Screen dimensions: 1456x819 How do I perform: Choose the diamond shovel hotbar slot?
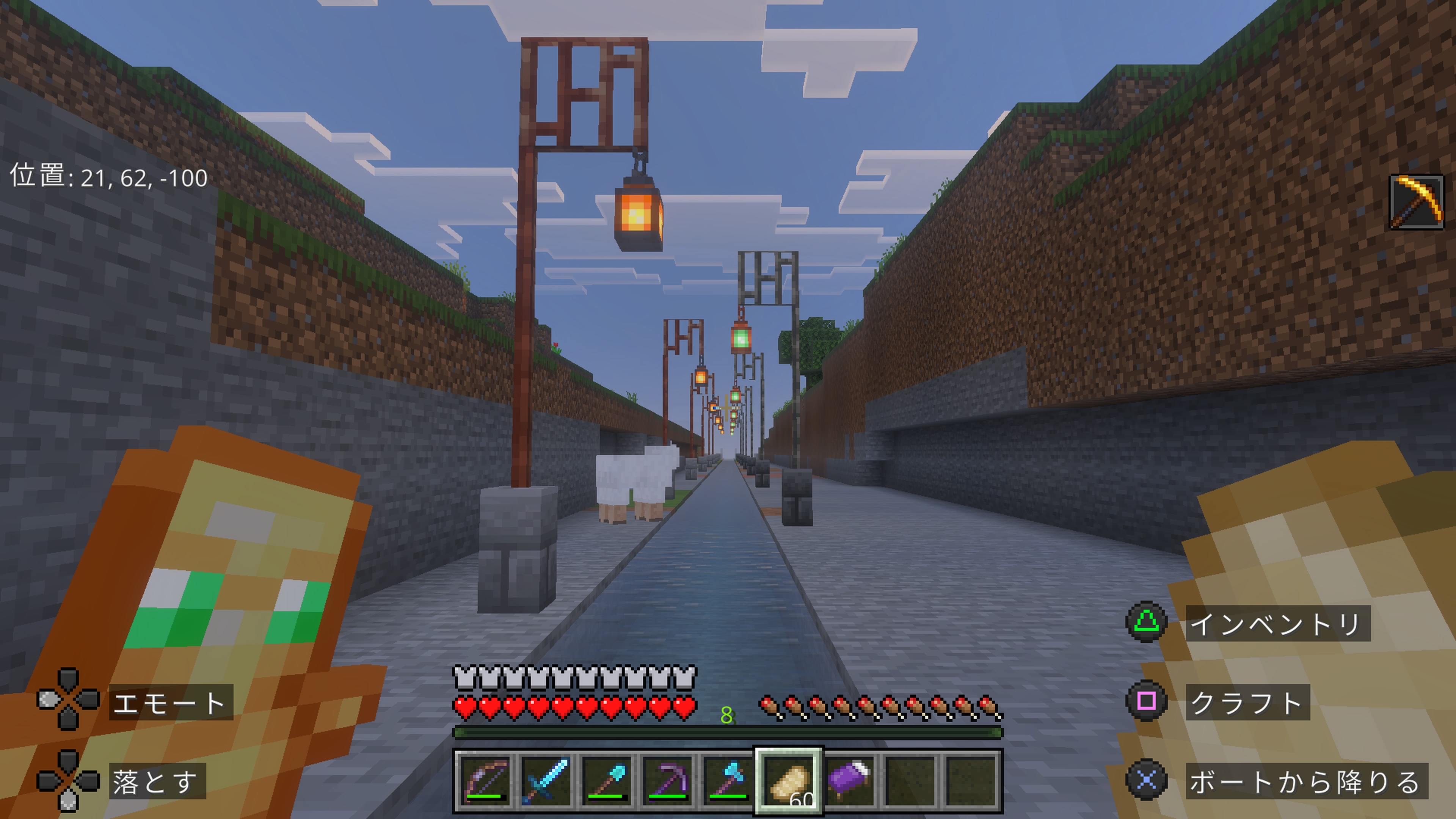tap(607, 781)
